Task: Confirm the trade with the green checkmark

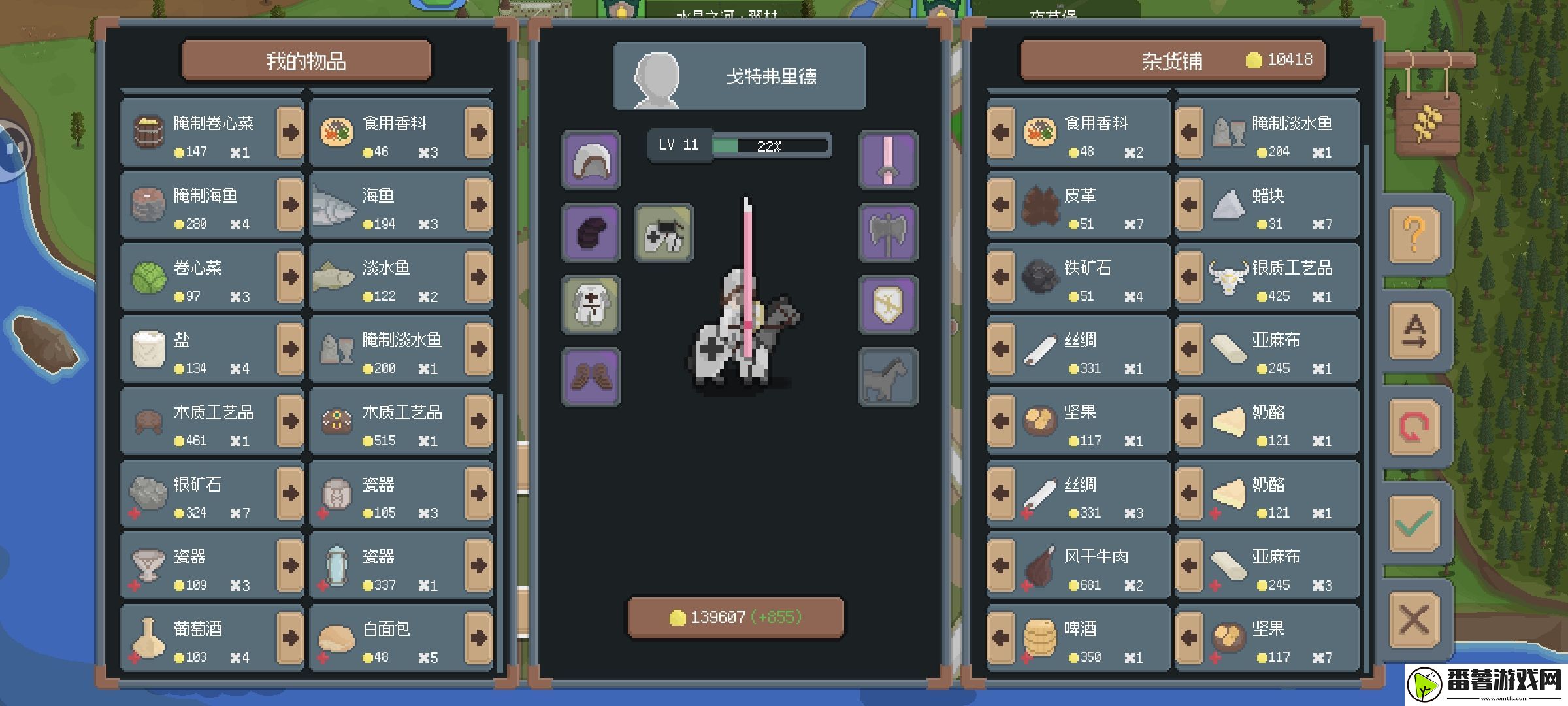Action: click(1414, 524)
